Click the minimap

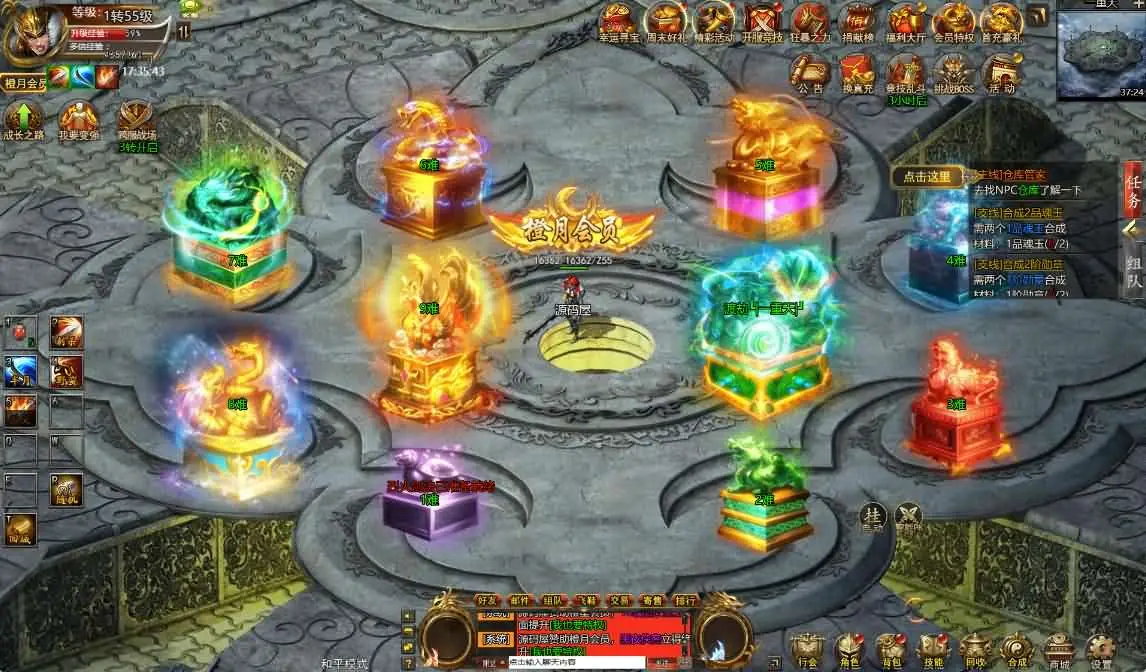click(x=1101, y=55)
